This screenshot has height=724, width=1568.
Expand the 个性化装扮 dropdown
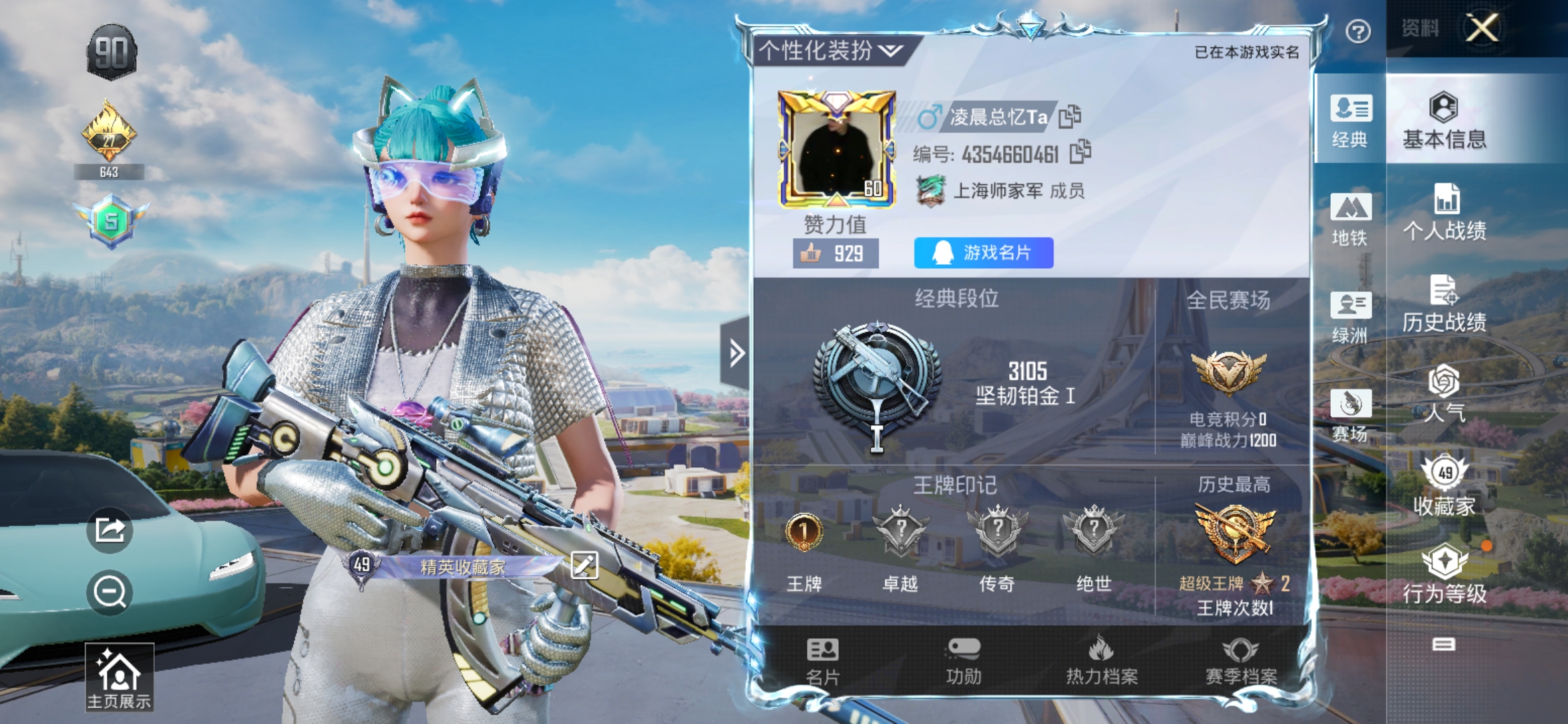click(x=831, y=50)
